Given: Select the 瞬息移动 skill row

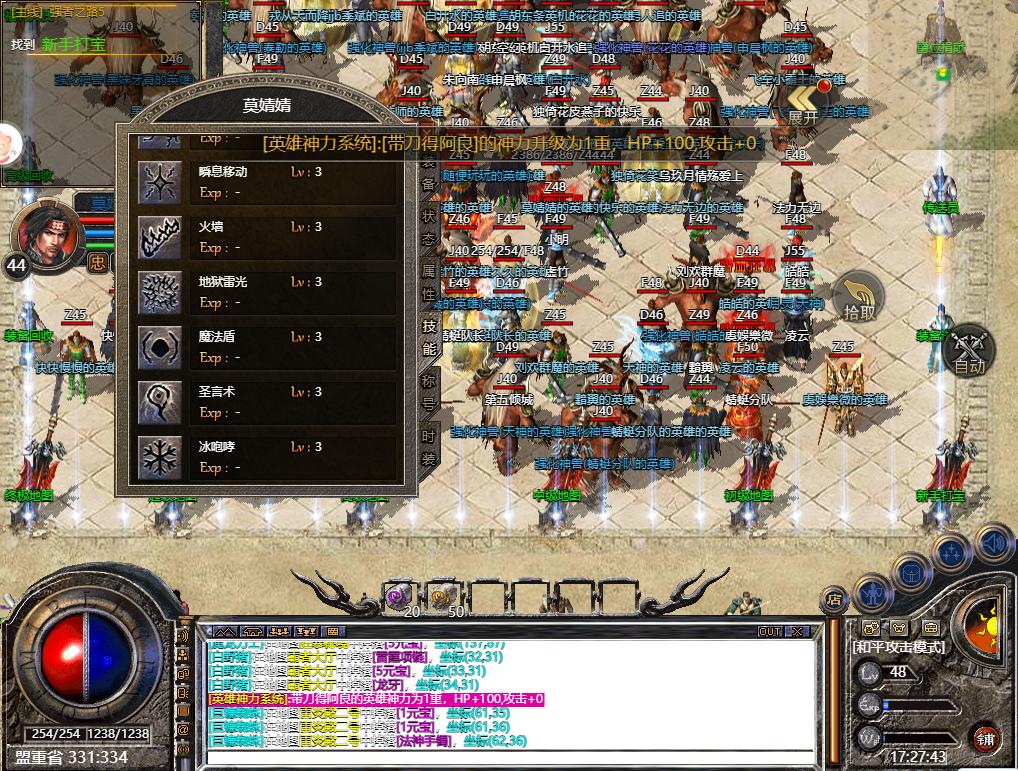Looking at the screenshot, I should coord(223,172).
